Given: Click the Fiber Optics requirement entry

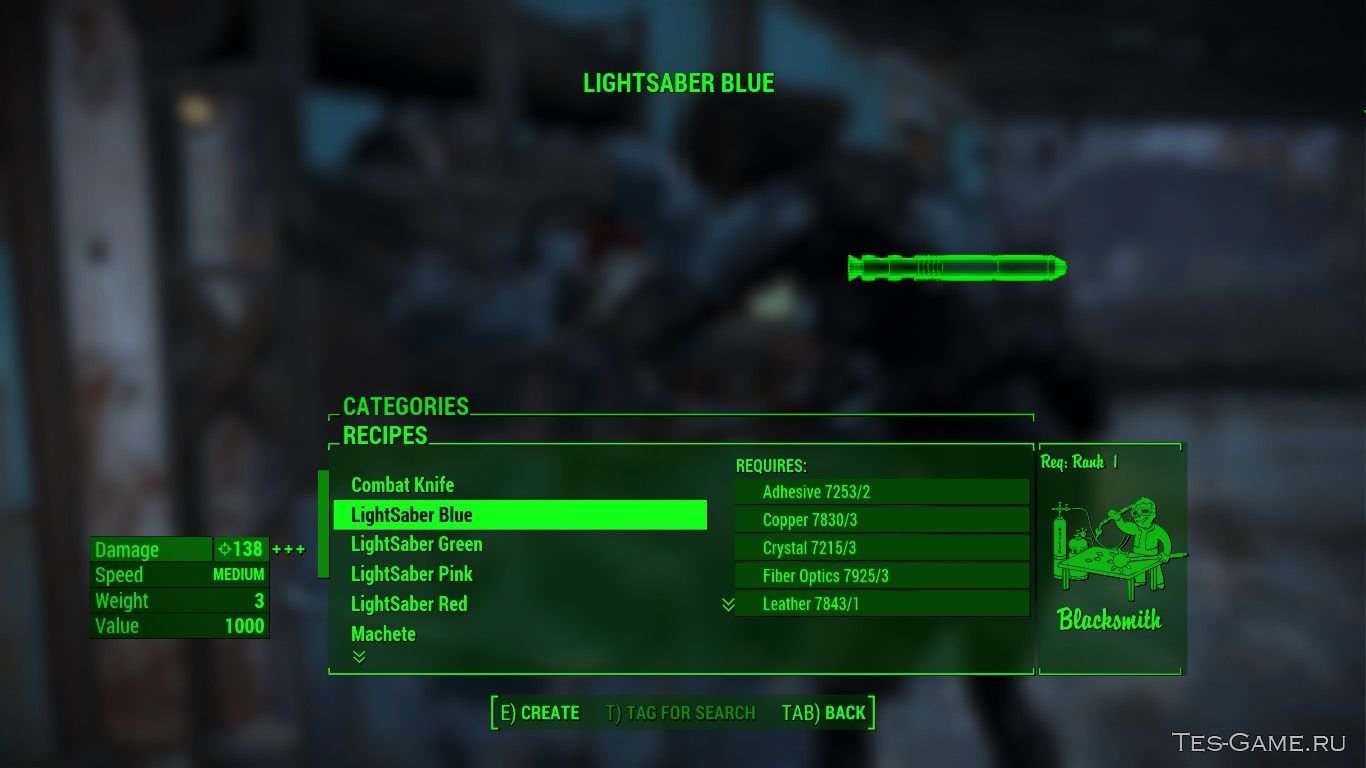Looking at the screenshot, I should pos(882,575).
